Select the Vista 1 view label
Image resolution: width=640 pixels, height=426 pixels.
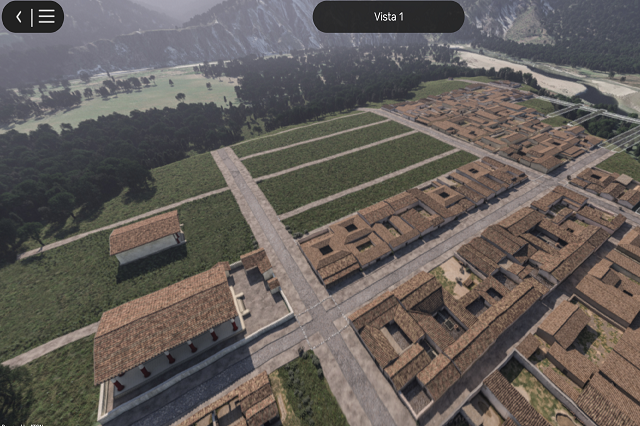click(x=388, y=17)
